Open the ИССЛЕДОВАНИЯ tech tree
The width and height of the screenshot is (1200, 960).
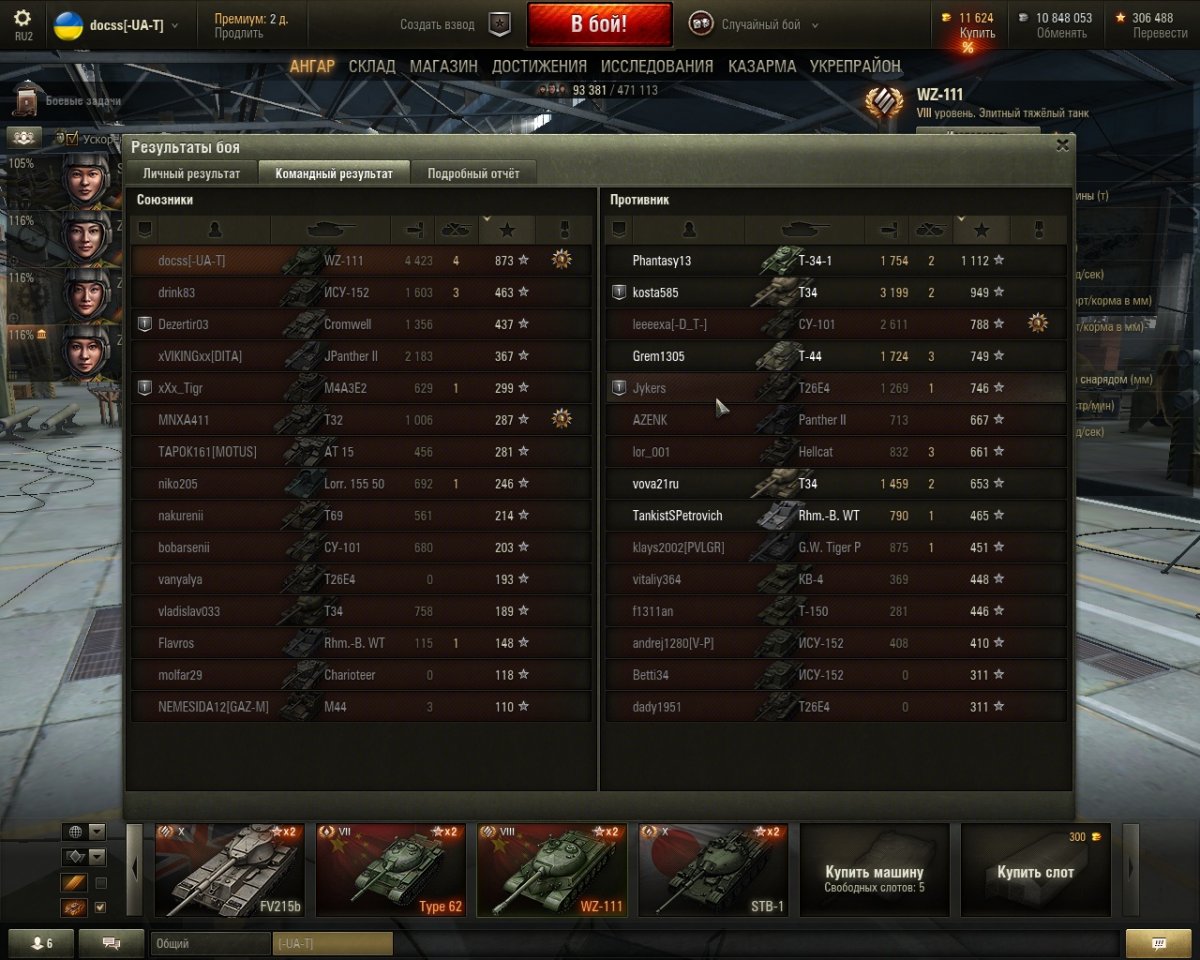(x=657, y=66)
